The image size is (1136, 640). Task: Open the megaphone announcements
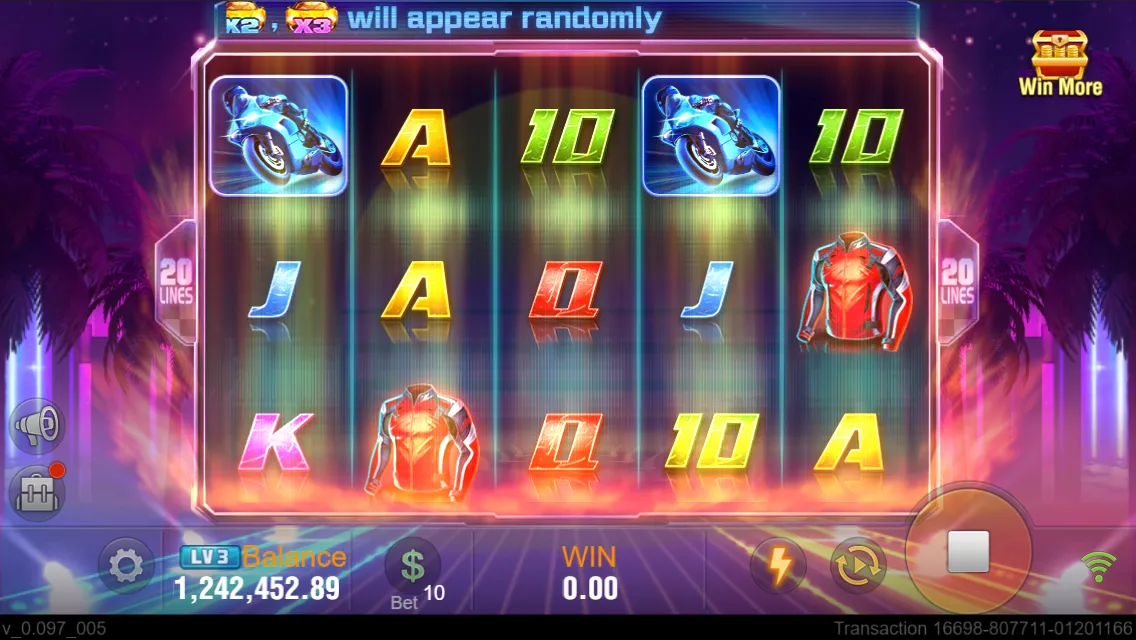(37, 427)
